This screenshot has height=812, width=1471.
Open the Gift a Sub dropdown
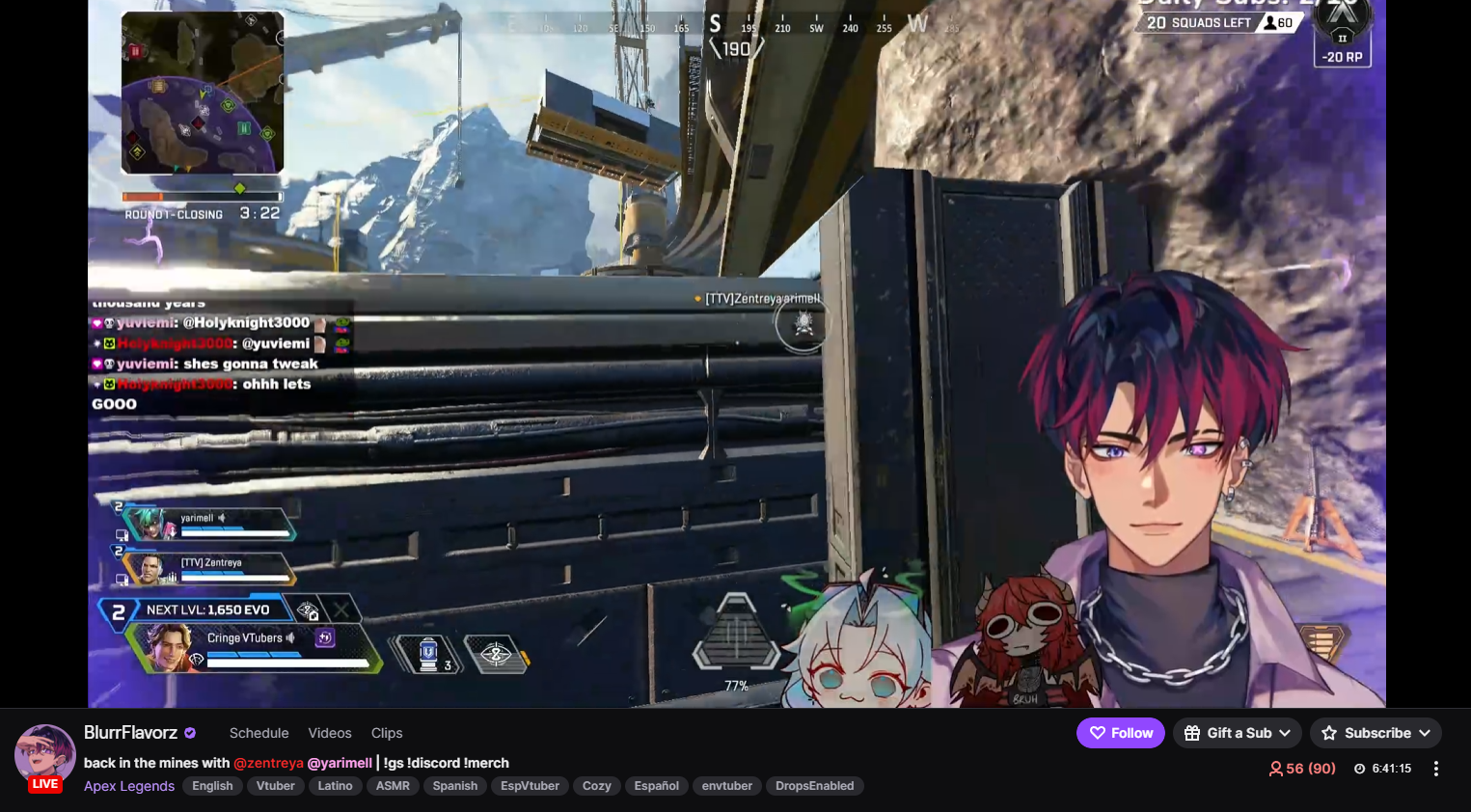1237,733
